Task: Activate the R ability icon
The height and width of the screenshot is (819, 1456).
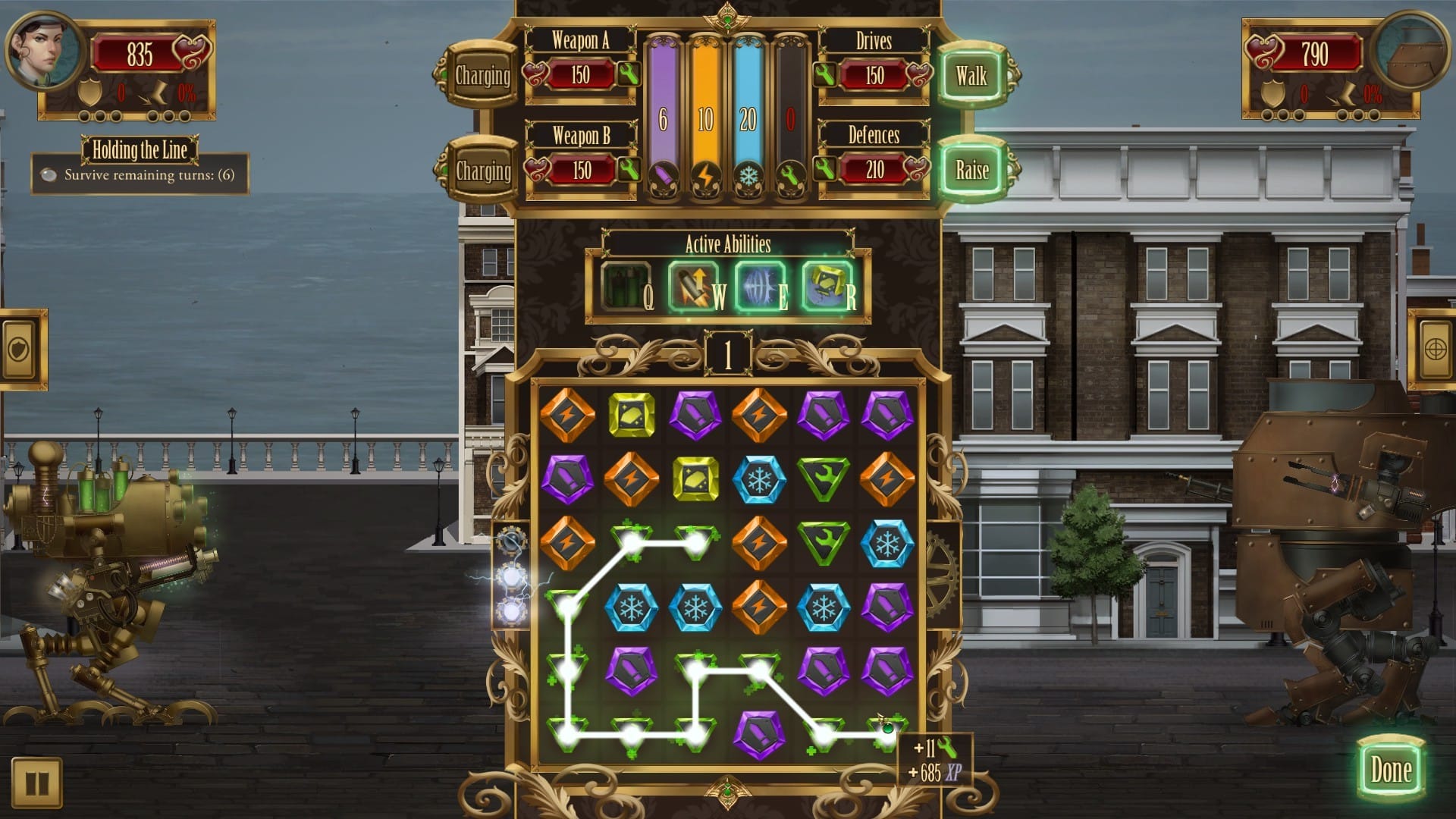Action: [x=826, y=287]
